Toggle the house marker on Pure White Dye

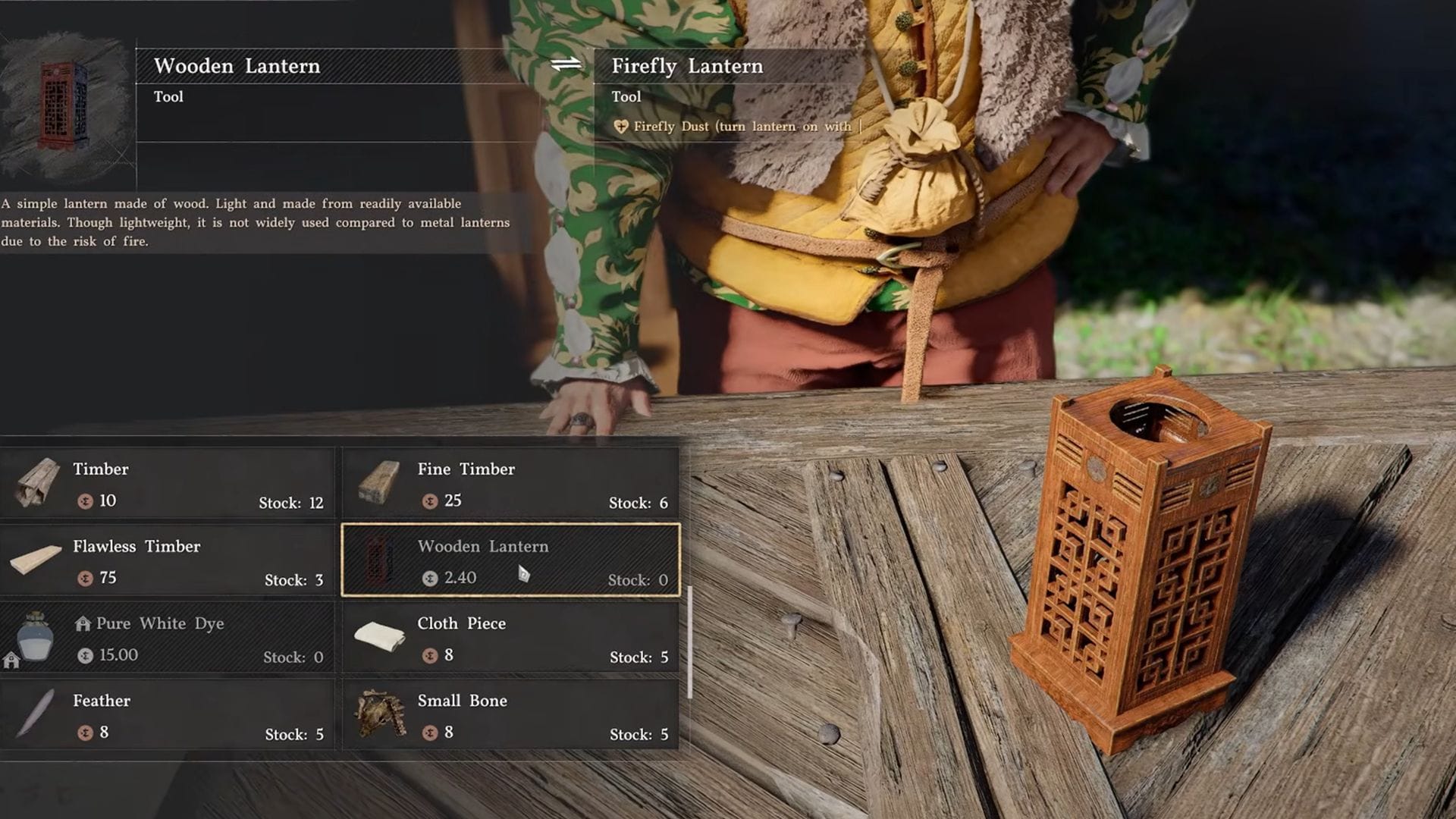click(x=82, y=623)
